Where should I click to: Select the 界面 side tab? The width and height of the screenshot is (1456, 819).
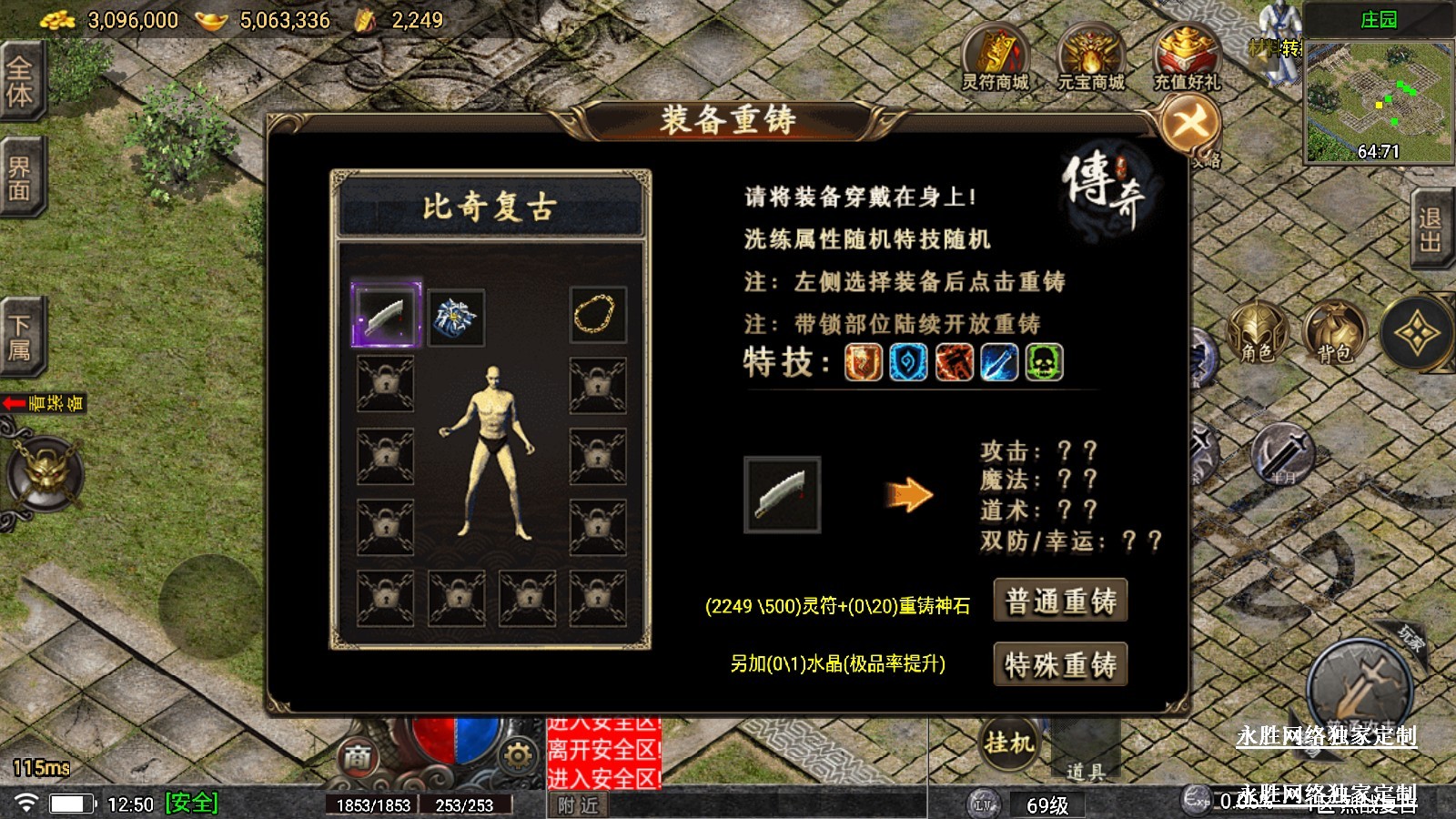(x=20, y=178)
